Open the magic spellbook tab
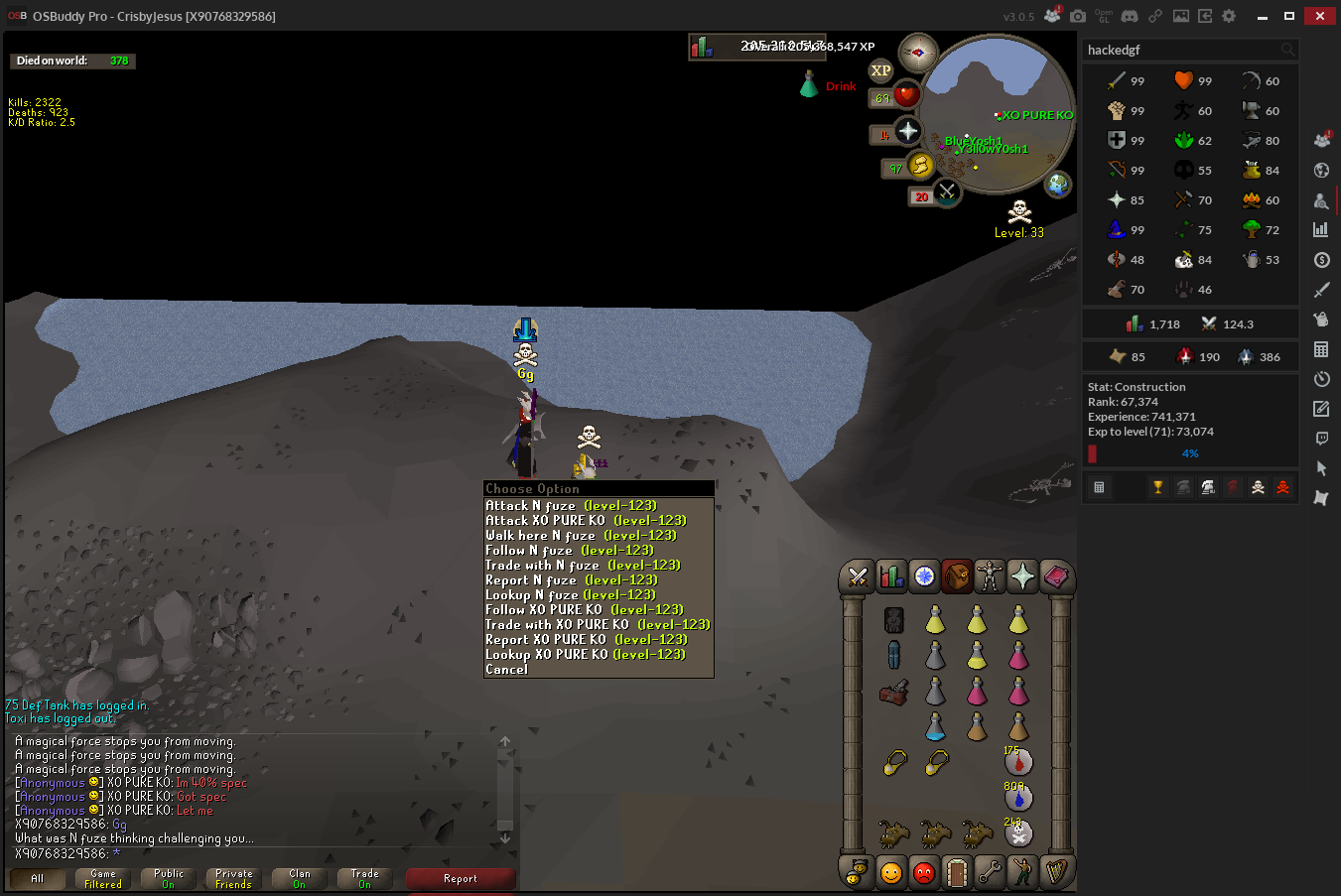The image size is (1341, 896). [x=1055, y=576]
